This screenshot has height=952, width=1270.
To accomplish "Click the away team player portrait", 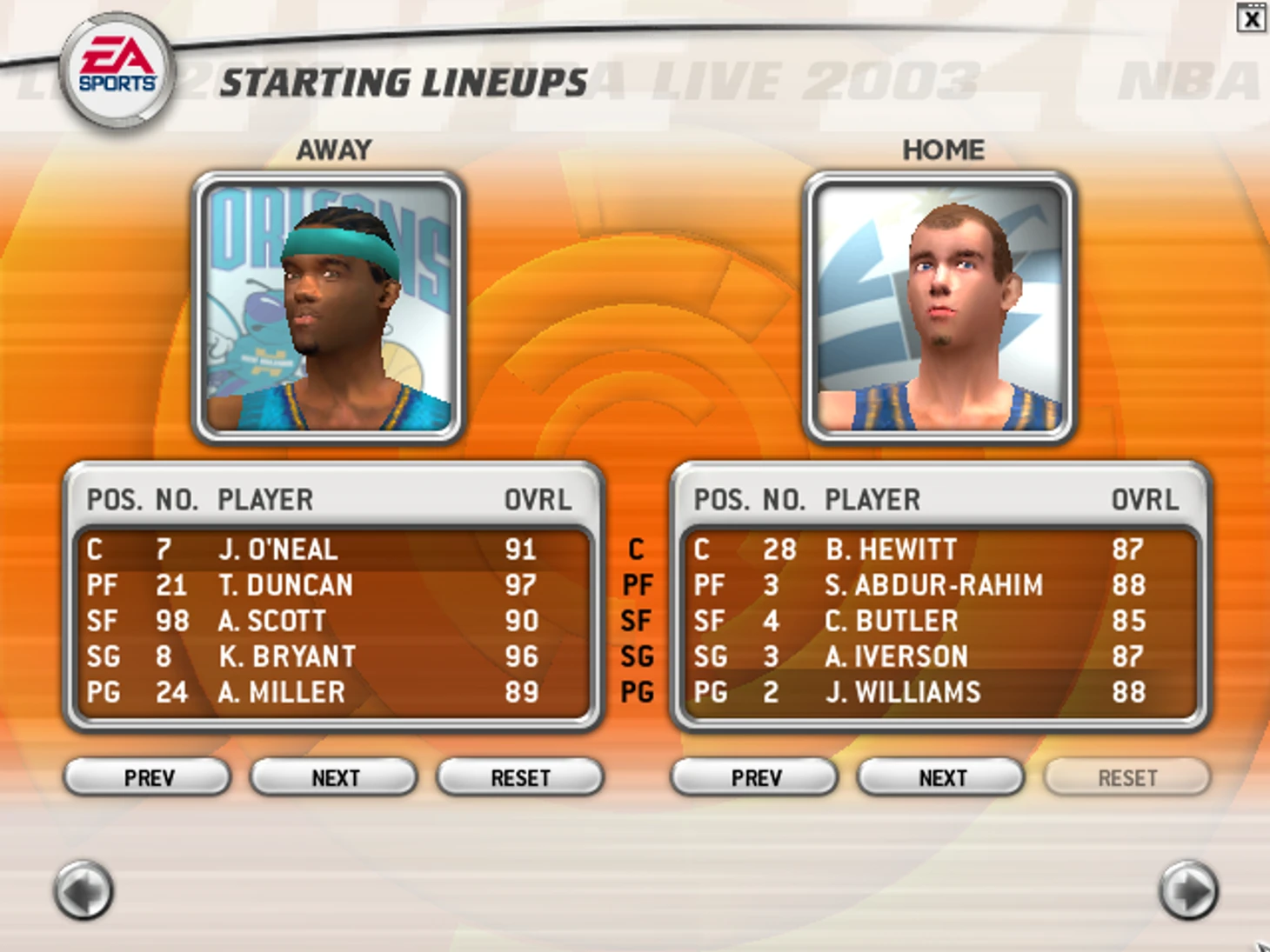I will coord(329,307).
